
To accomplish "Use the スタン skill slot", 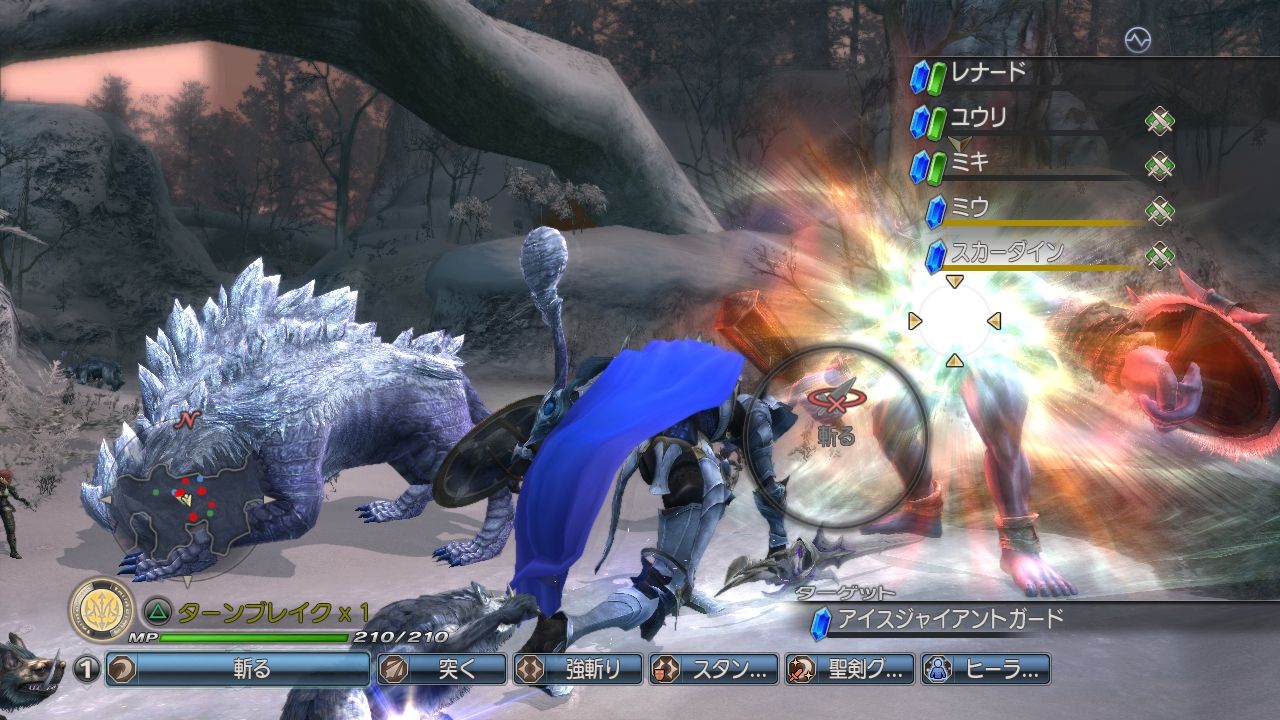I will (x=713, y=669).
